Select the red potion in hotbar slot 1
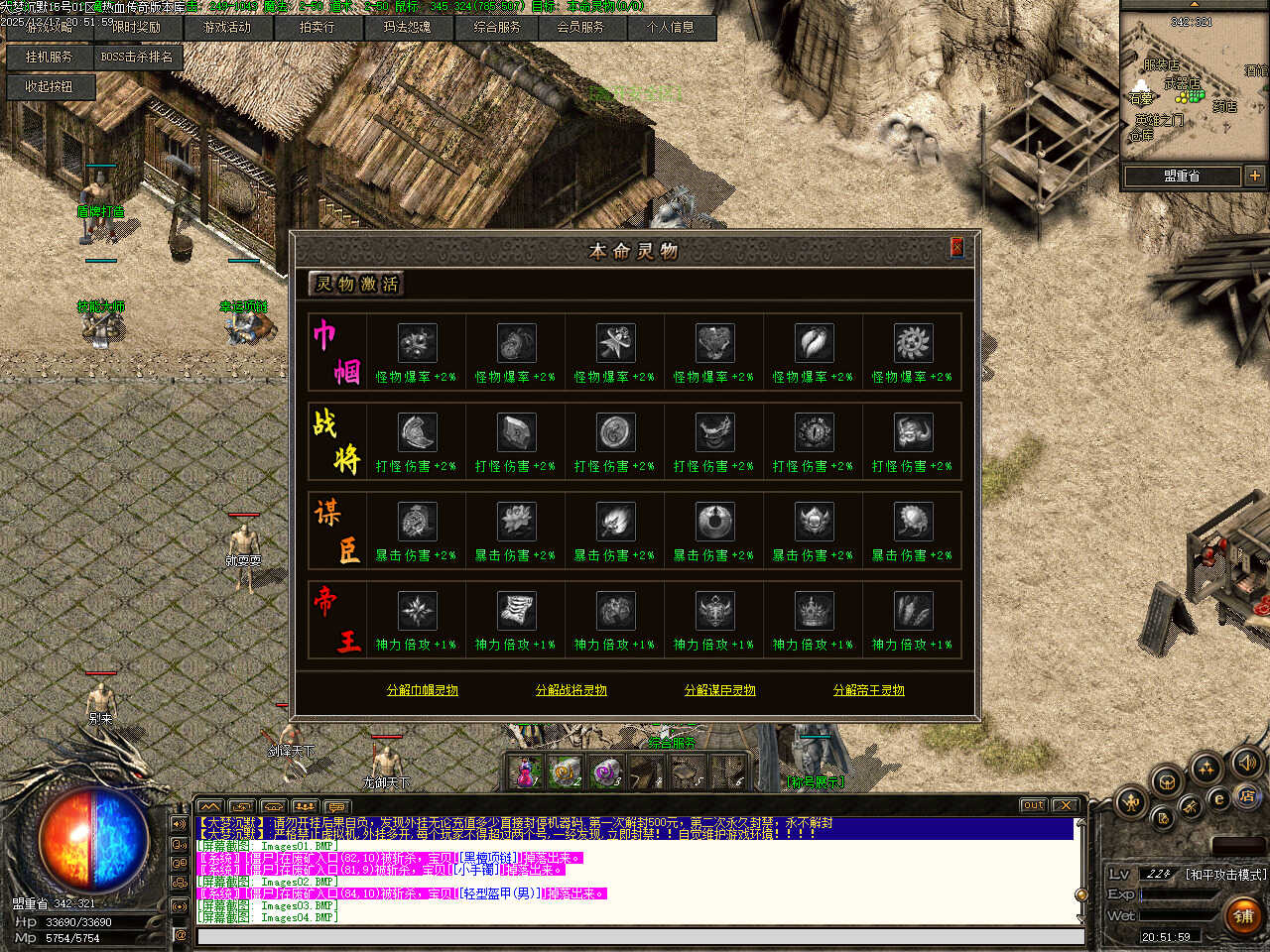The width and height of the screenshot is (1270, 952). (x=525, y=773)
